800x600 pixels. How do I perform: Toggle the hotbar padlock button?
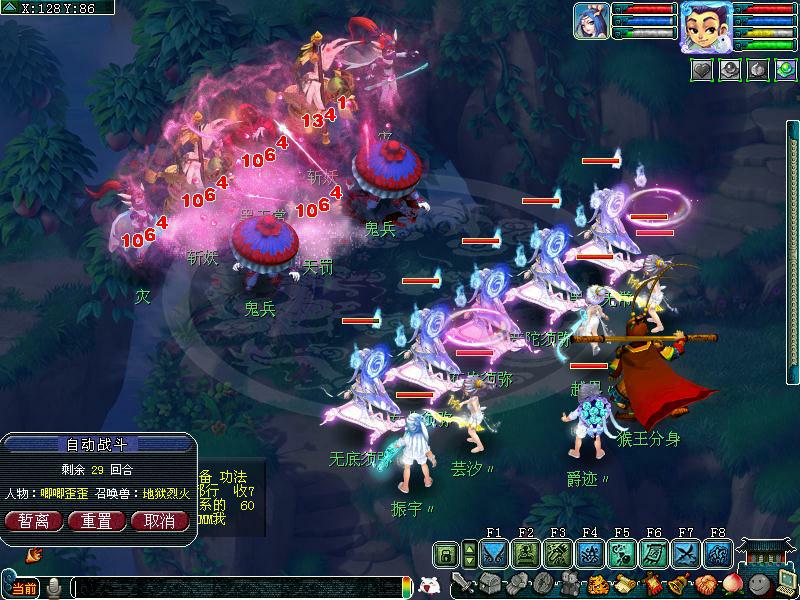click(446, 554)
